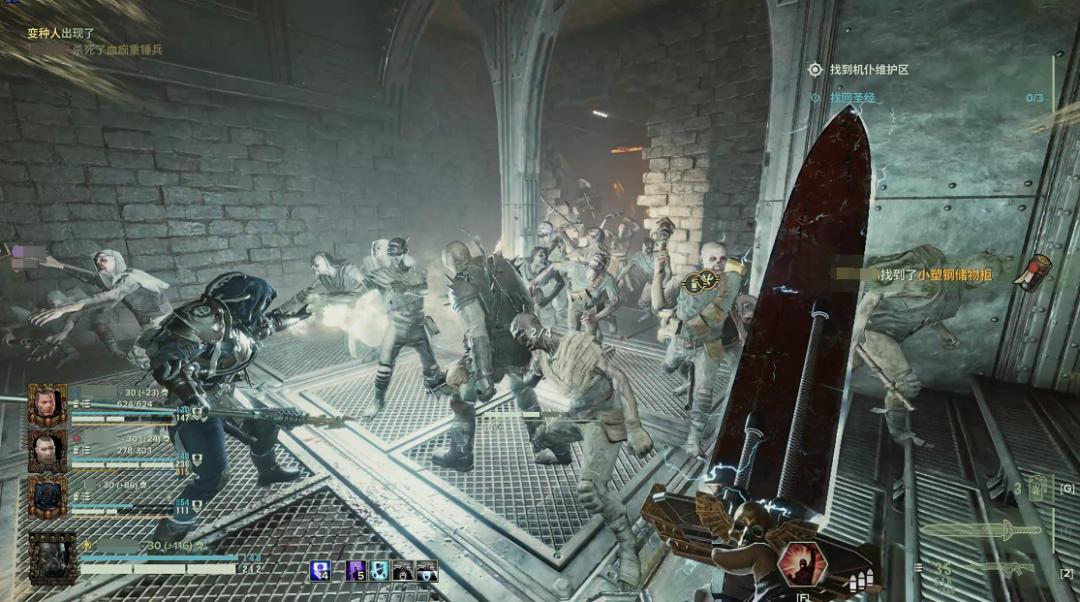Select the grenade slot icon
The height and width of the screenshot is (602, 1080).
(x=1040, y=488)
